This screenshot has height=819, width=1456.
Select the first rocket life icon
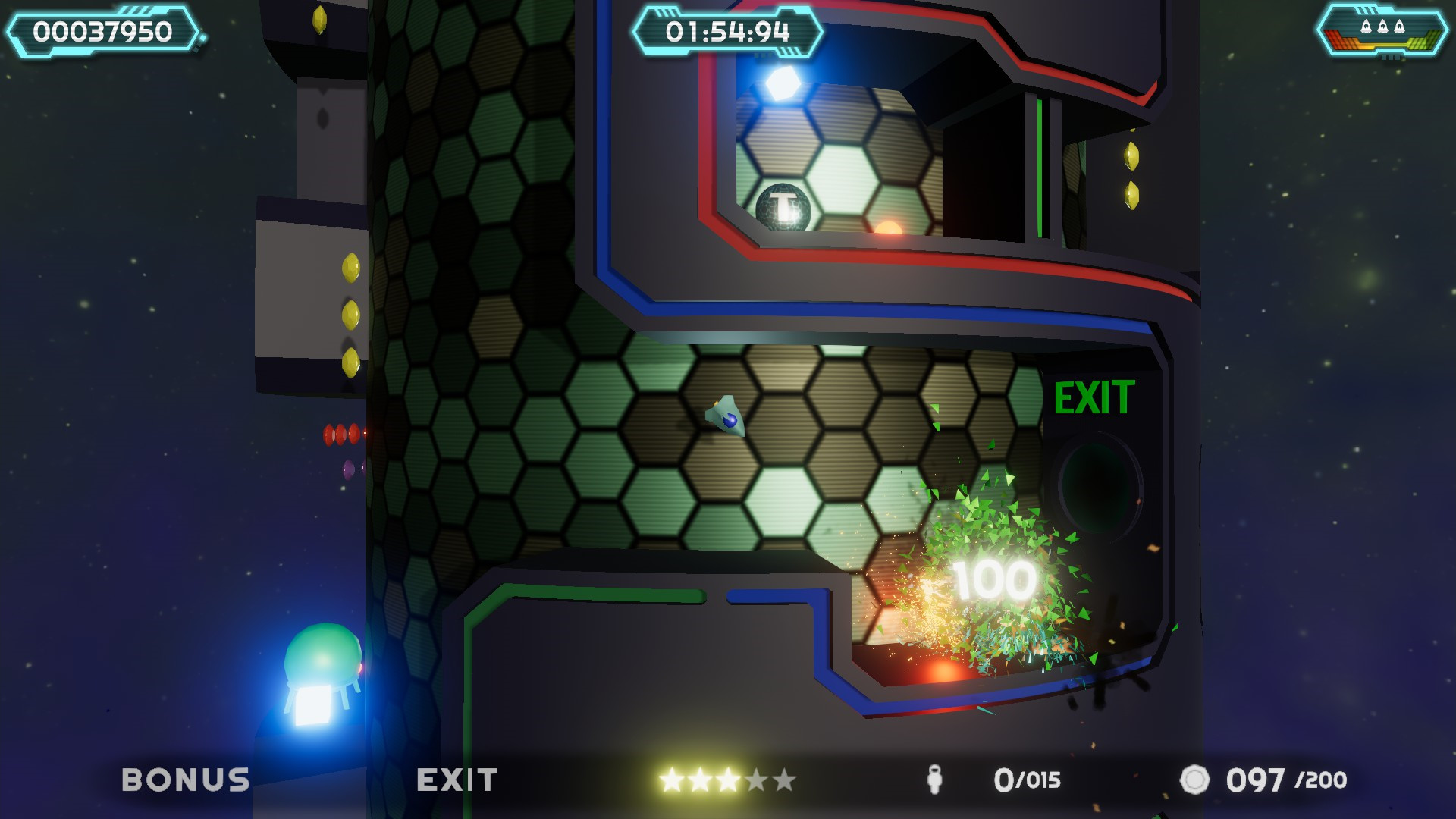coord(1366,27)
